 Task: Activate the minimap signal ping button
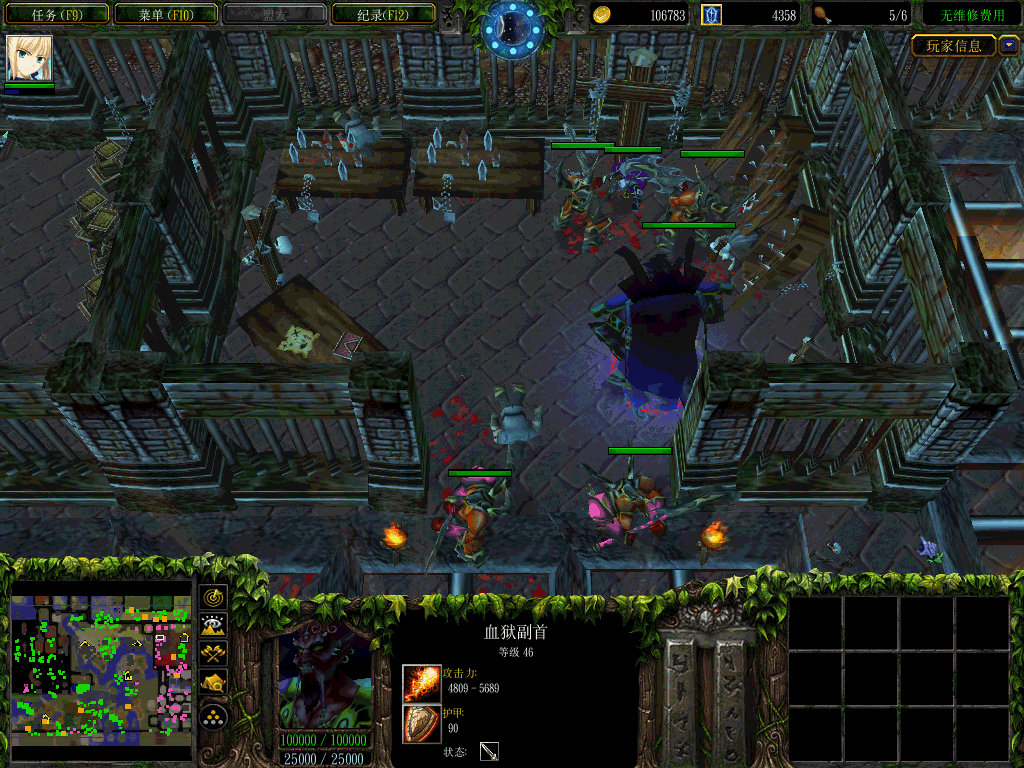tap(214, 597)
